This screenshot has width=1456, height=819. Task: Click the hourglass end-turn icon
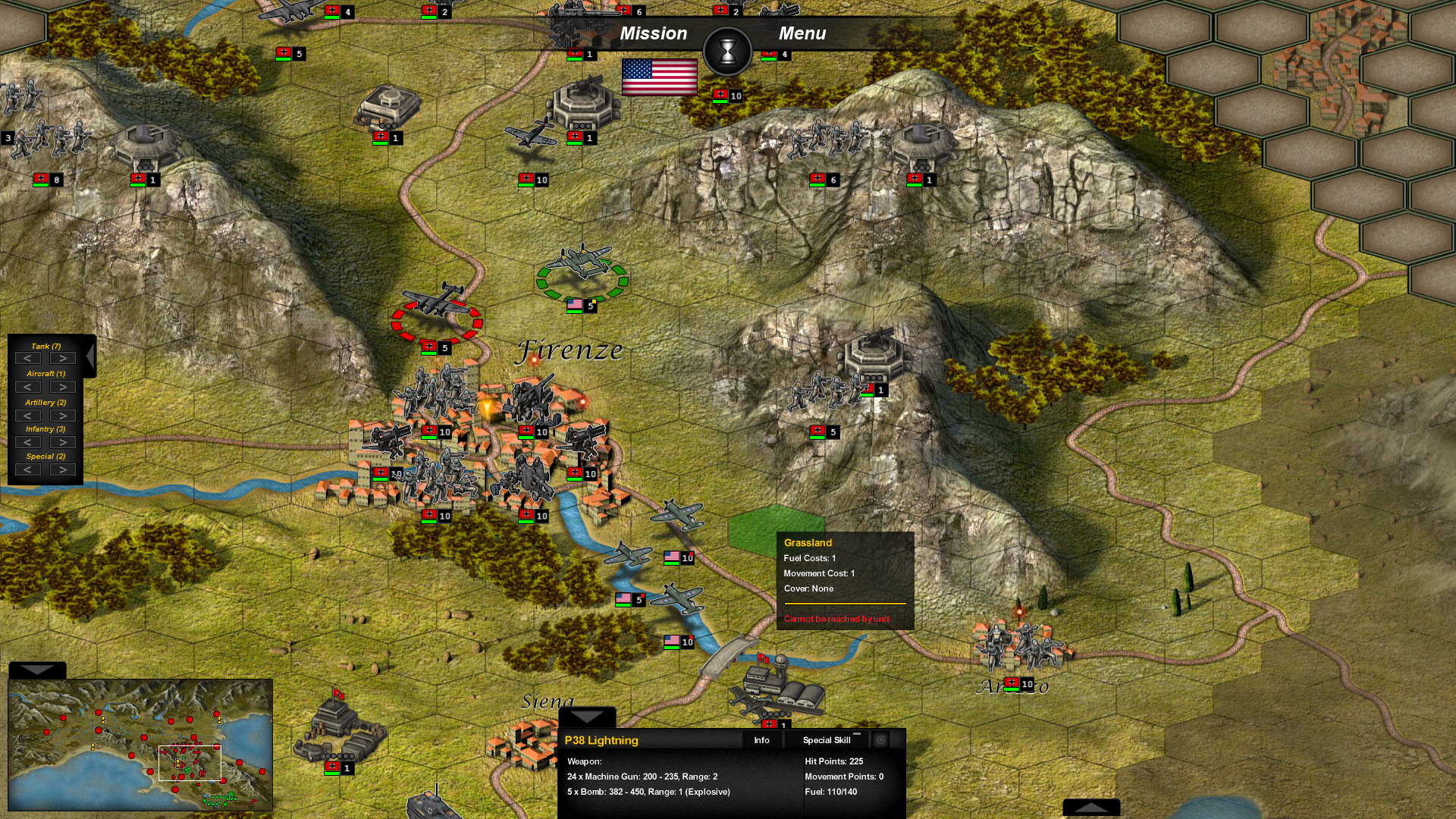point(727,50)
